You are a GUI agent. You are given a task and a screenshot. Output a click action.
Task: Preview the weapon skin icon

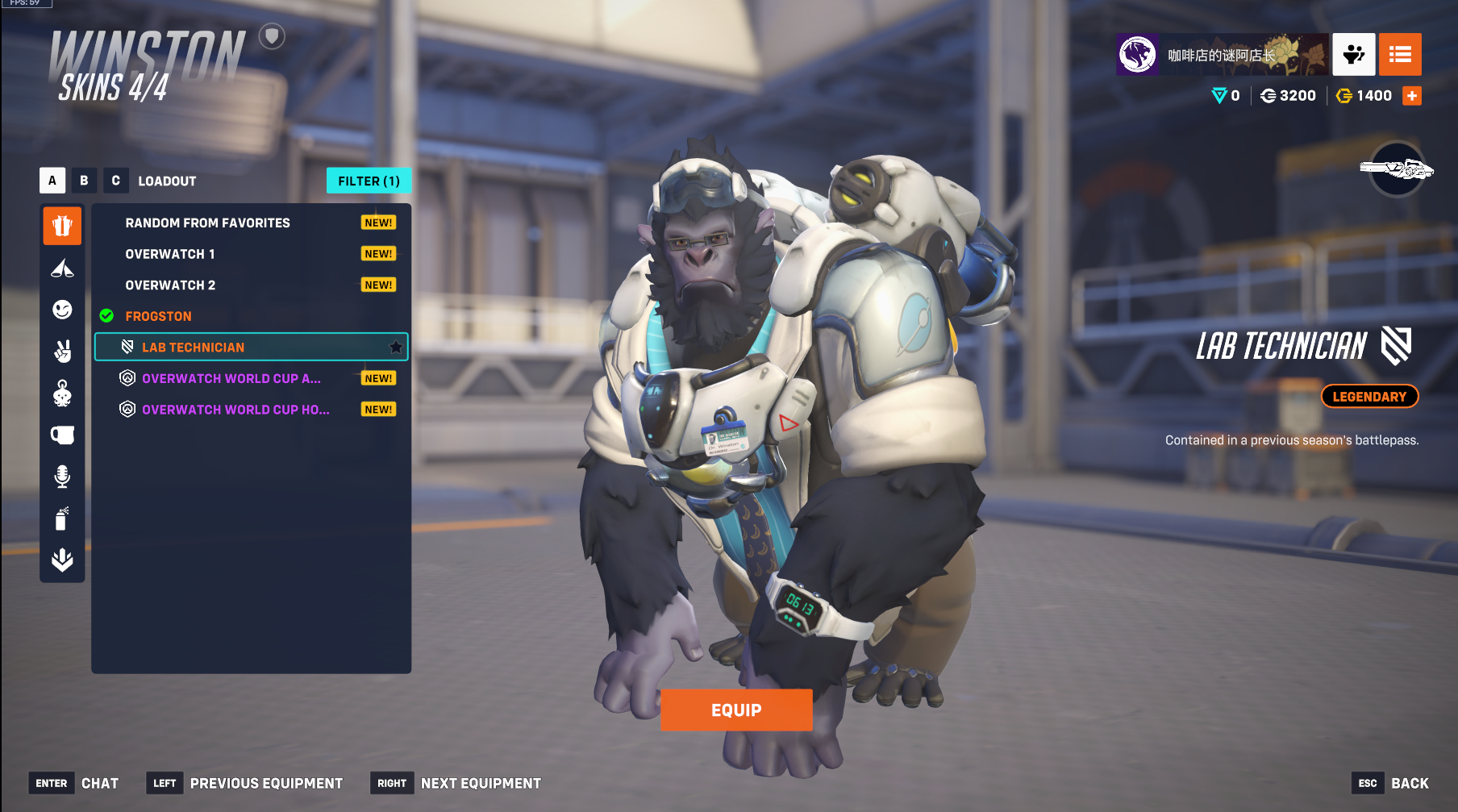point(1397,169)
